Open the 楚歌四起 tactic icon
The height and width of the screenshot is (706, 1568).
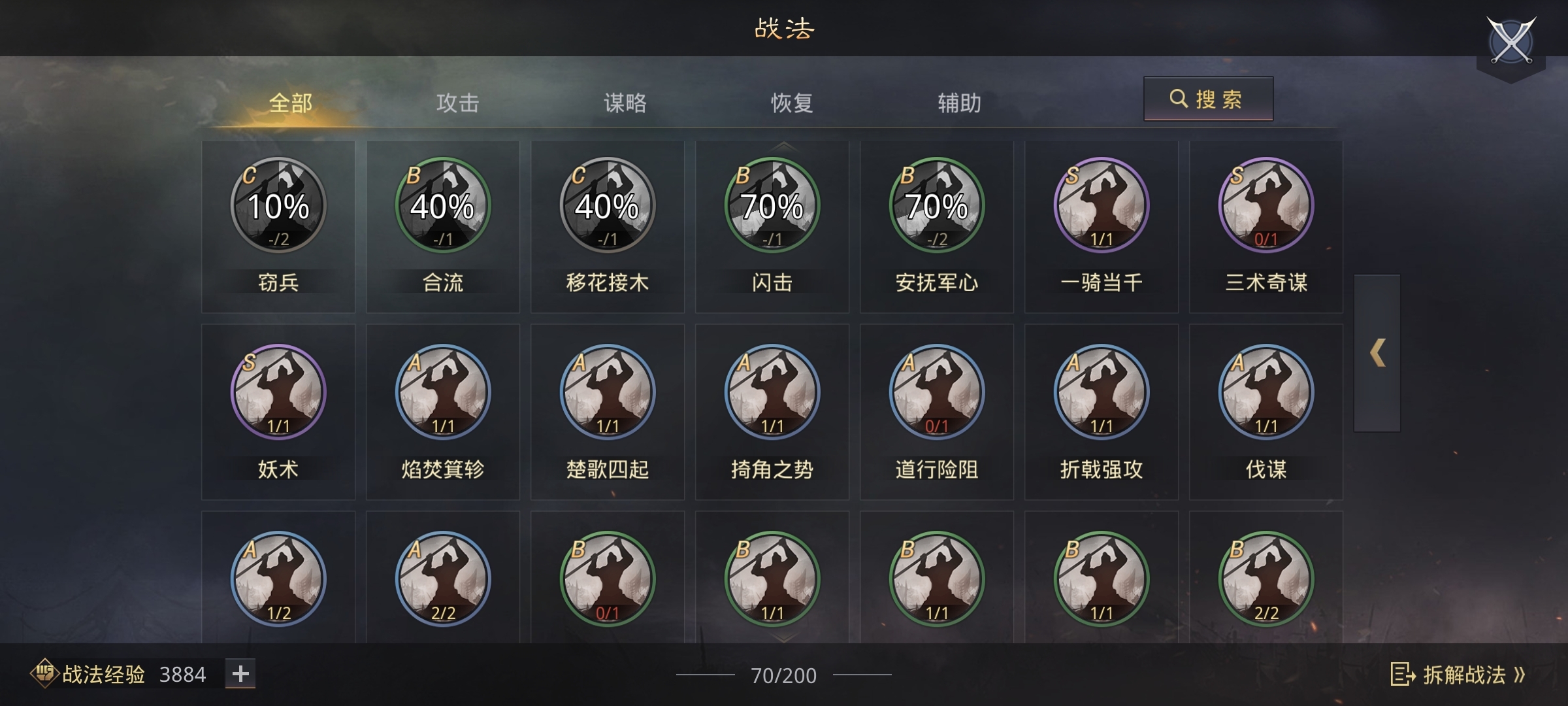(x=606, y=391)
